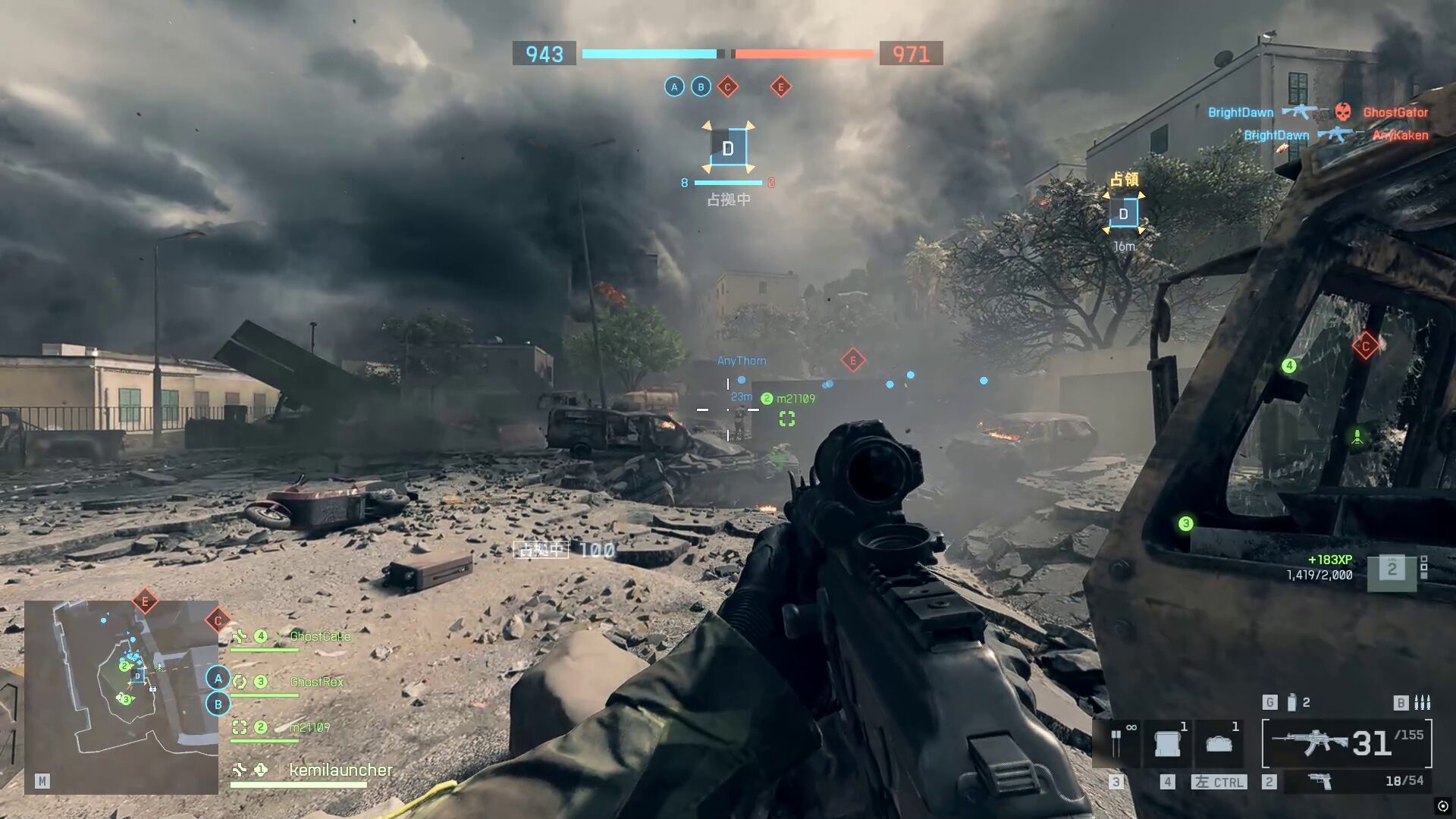Select scoreboard objective B icon
This screenshot has width=1456, height=819.
point(701,87)
